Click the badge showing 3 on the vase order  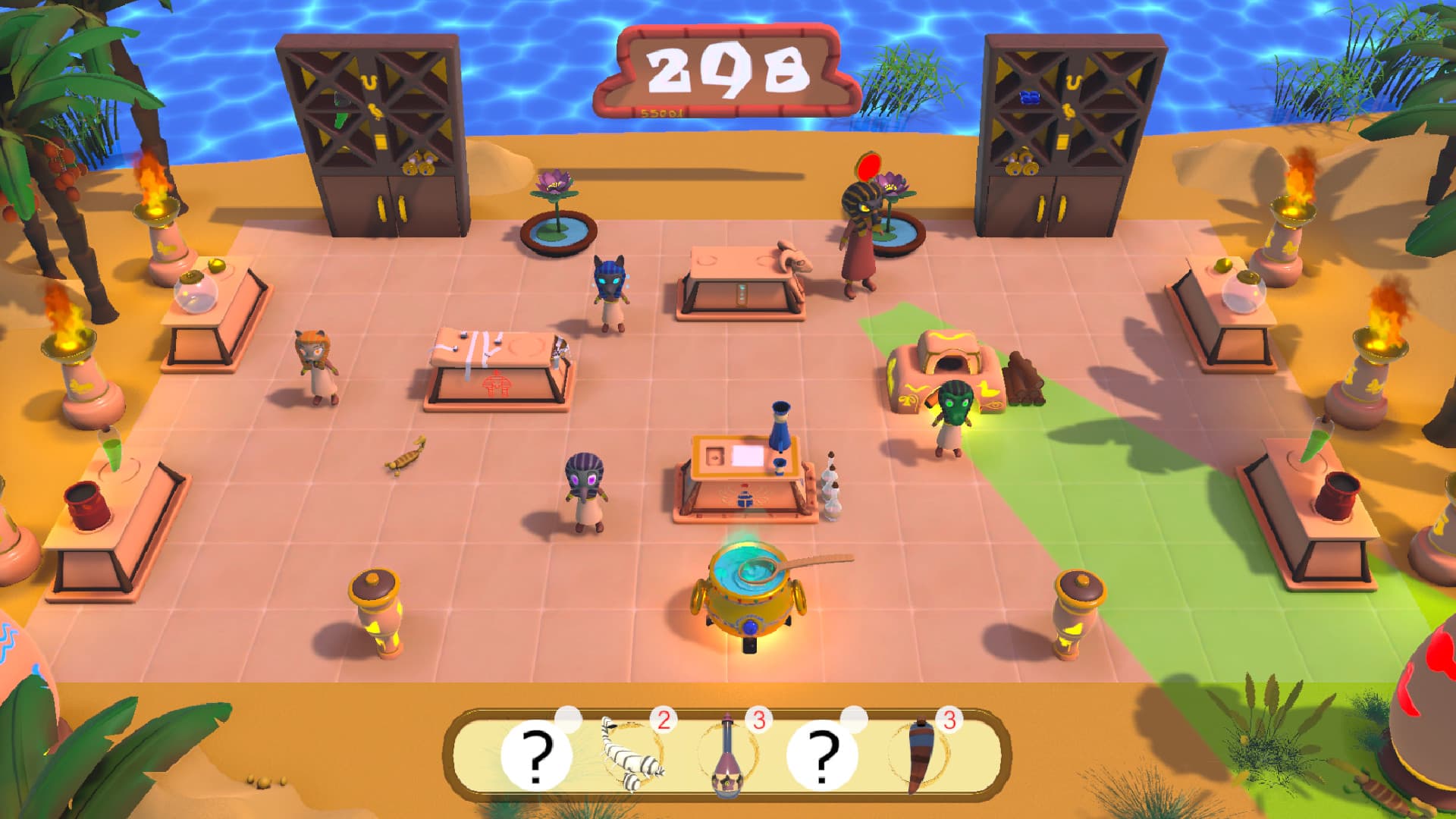tap(758, 721)
